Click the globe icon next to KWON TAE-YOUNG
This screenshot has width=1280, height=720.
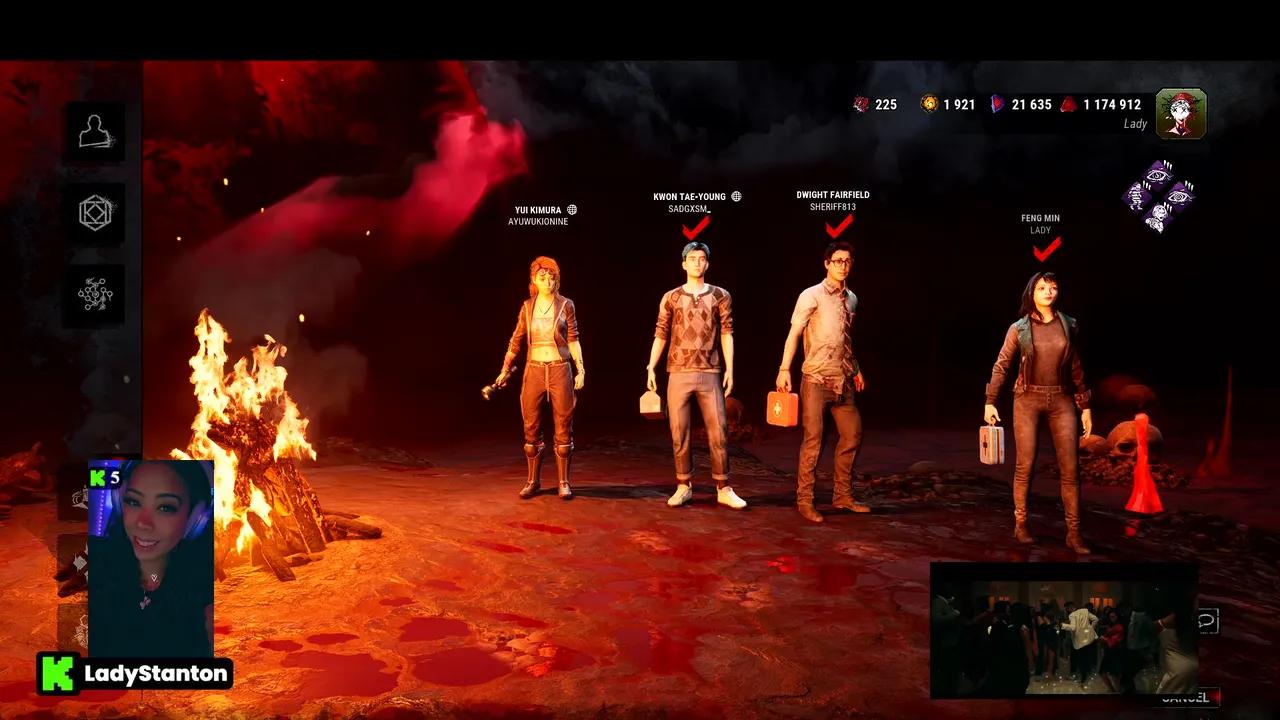737,196
